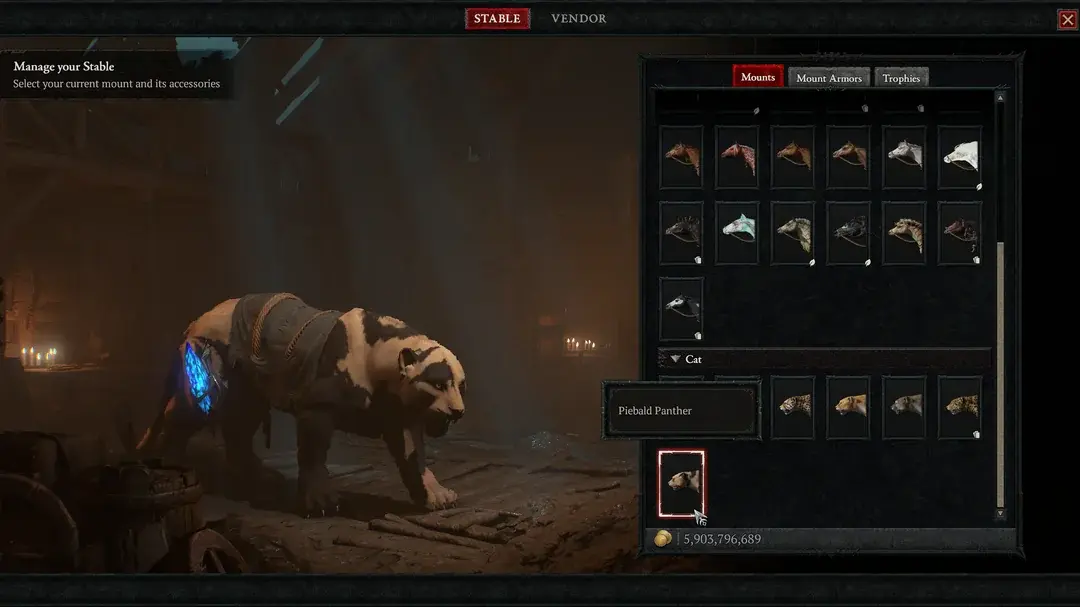The width and height of the screenshot is (1080, 607).
Task: Click the scroll-down arrow of the mount list
Action: point(1000,513)
